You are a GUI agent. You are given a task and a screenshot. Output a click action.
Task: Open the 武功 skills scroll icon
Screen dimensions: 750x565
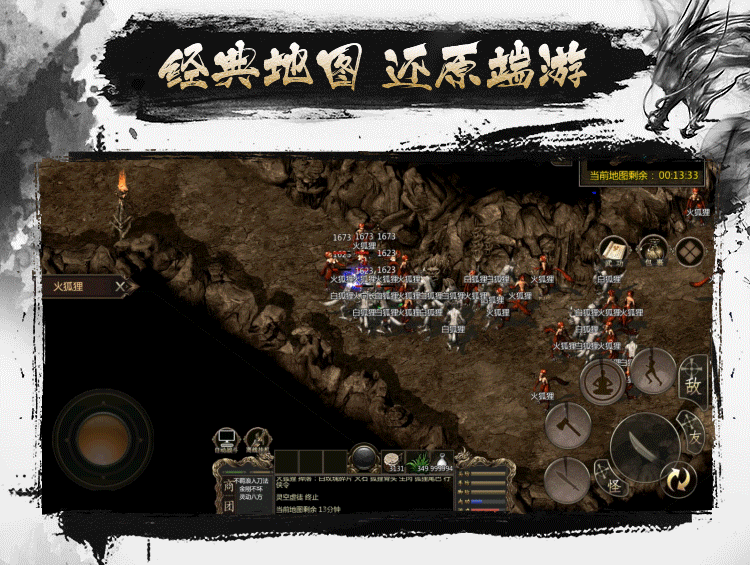(x=613, y=251)
